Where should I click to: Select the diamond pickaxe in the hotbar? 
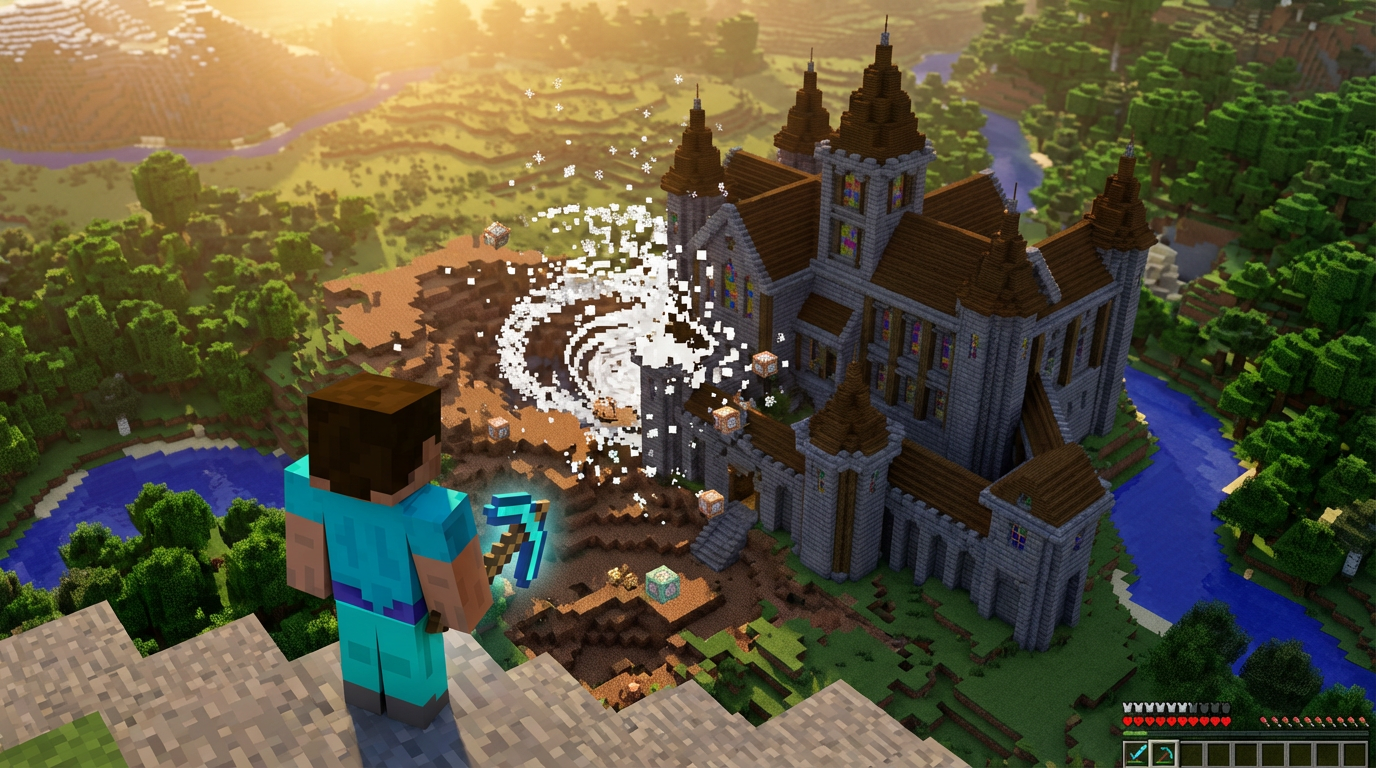point(1163,752)
